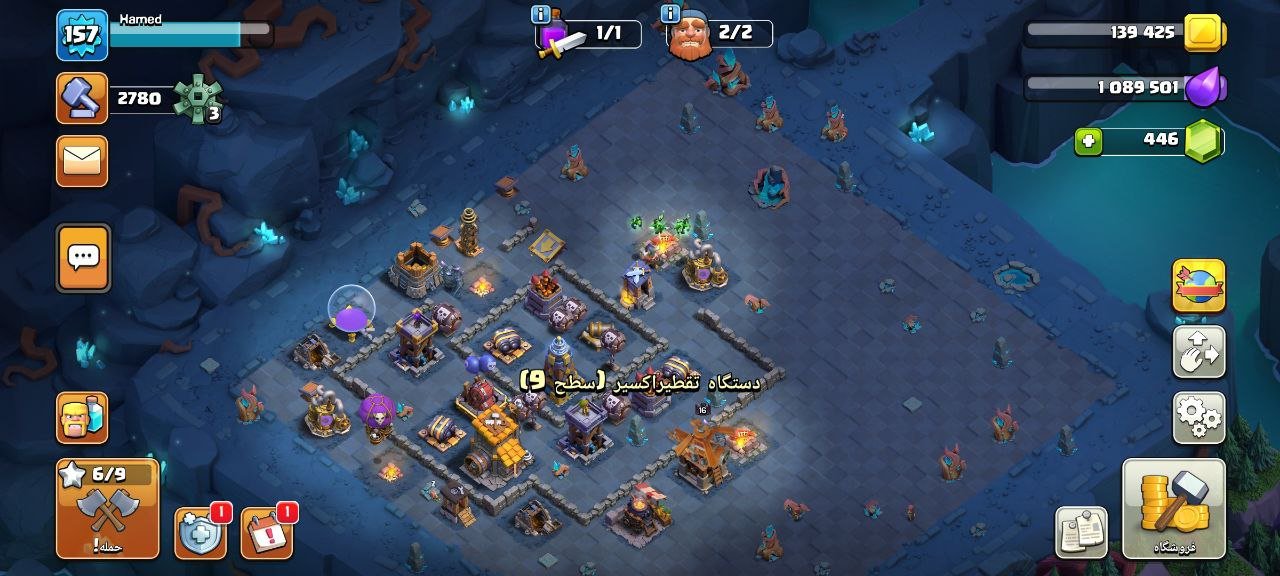Image resolution: width=1280 pixels, height=576 pixels.
Task: Open the army overview barbarian icon
Action: click(x=82, y=417)
